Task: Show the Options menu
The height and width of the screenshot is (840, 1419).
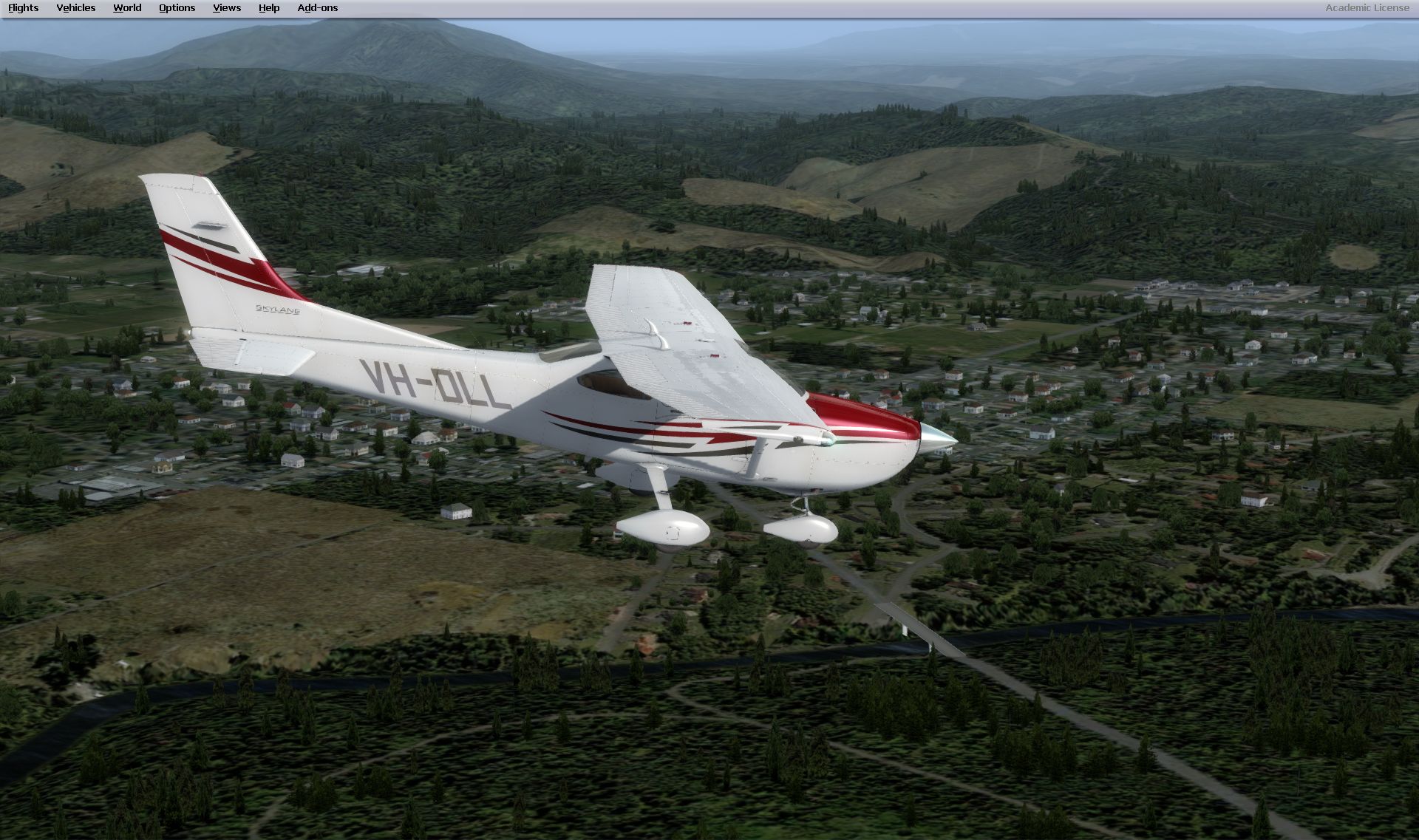Action: pyautogui.click(x=177, y=8)
